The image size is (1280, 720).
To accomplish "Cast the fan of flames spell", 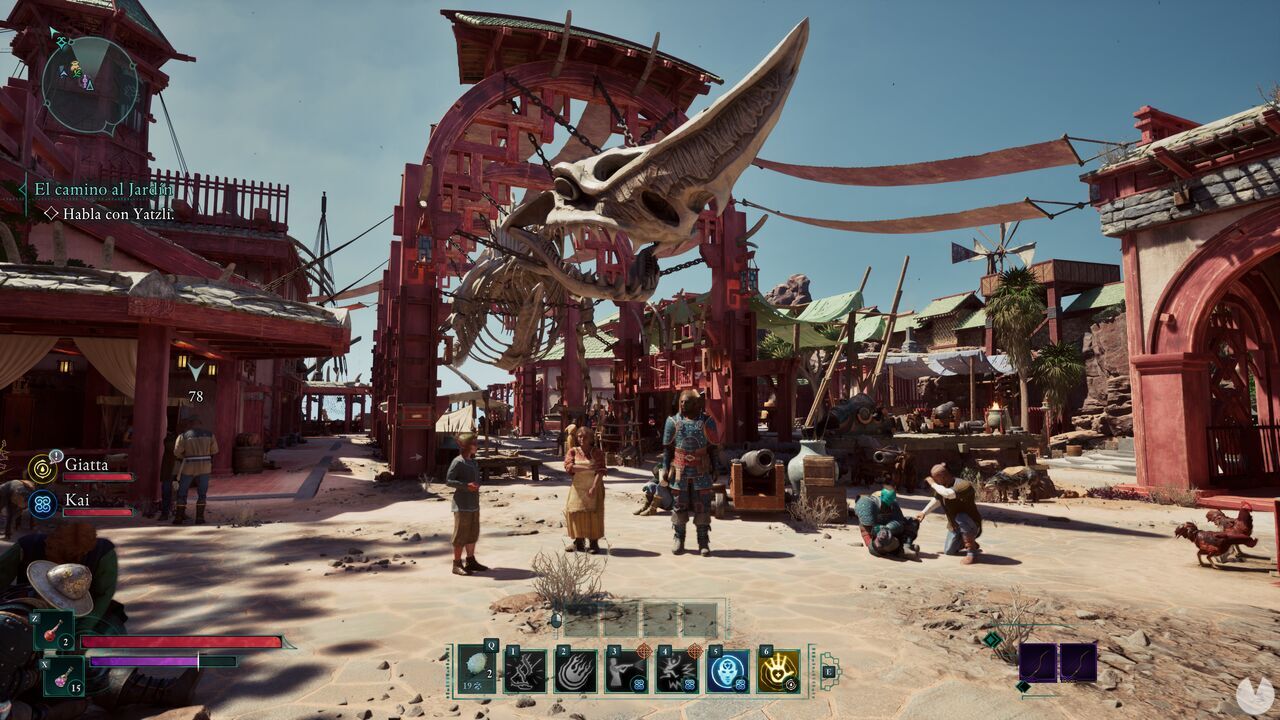I will tap(576, 671).
